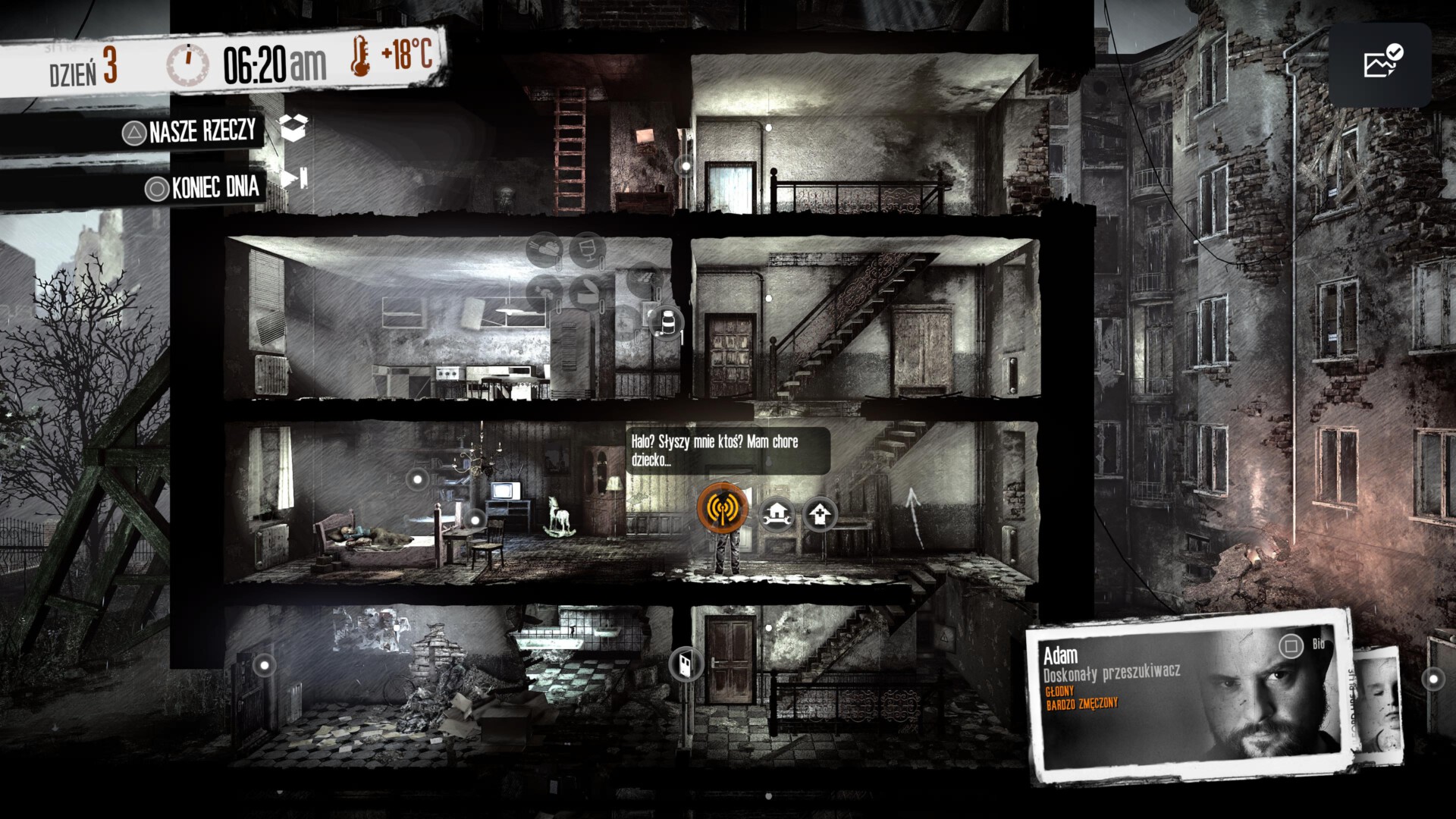Select the house with wrench icon
The height and width of the screenshot is (819, 1456).
pyautogui.click(x=777, y=516)
